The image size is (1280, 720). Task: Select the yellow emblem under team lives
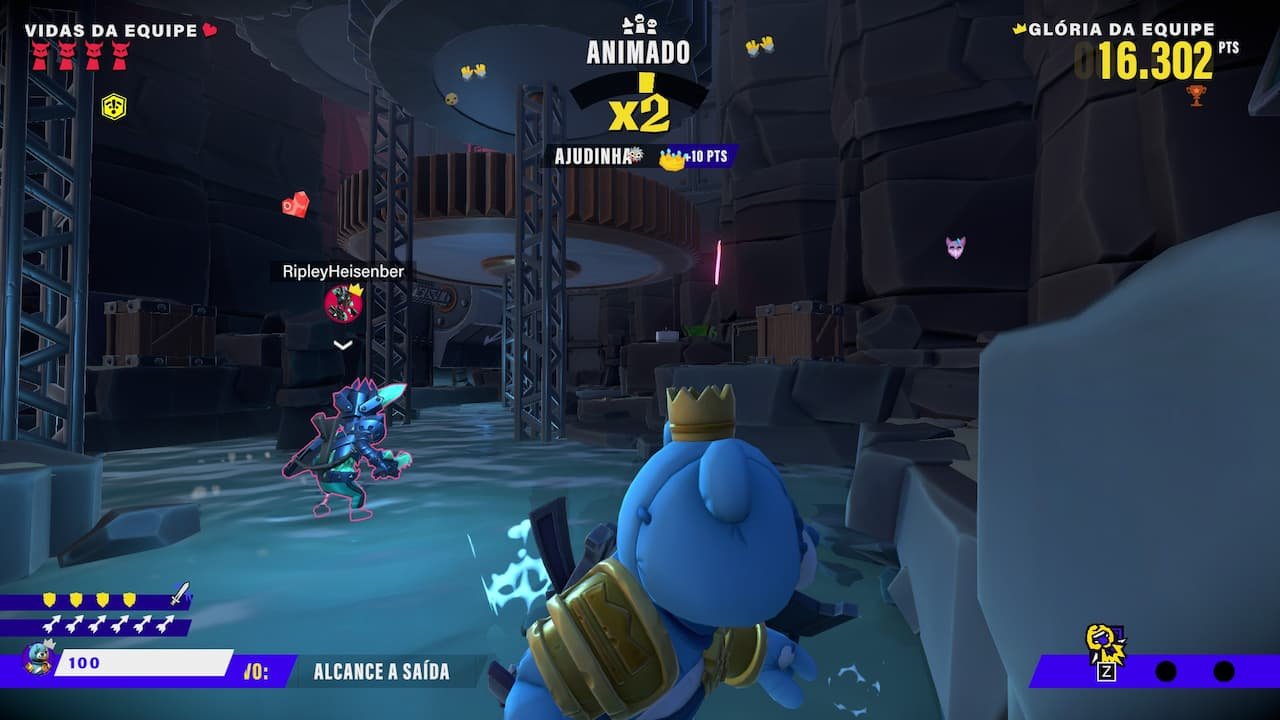point(114,105)
